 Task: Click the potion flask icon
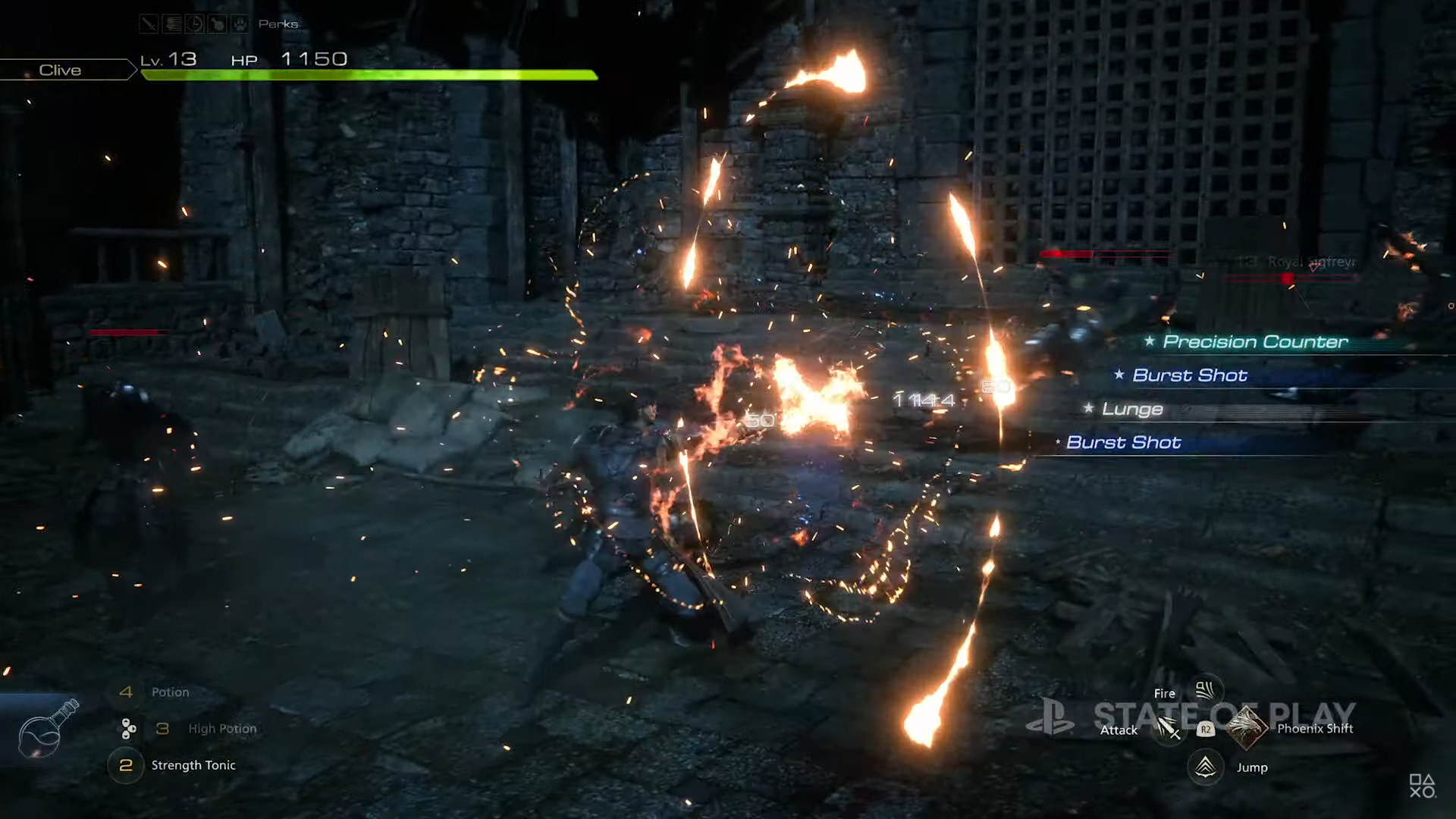pyautogui.click(x=47, y=730)
